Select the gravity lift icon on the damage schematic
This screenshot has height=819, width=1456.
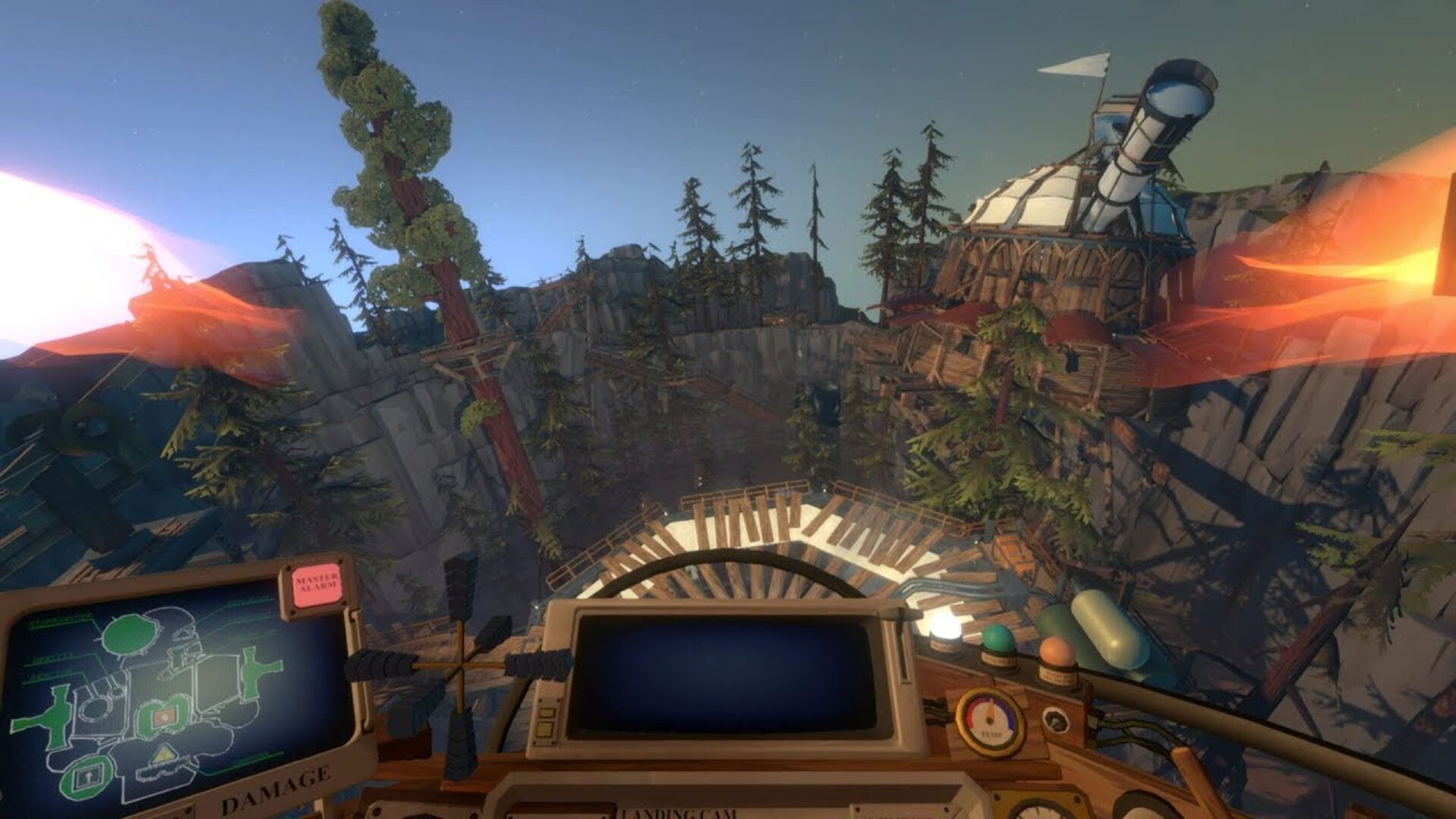pos(88,776)
